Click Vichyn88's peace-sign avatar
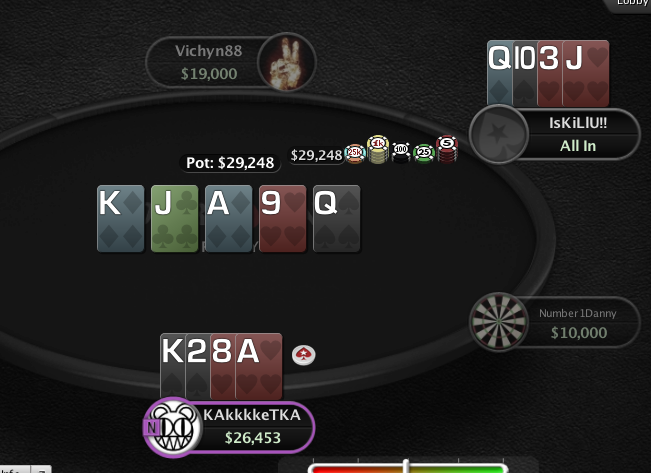The width and height of the screenshot is (651, 473). click(x=285, y=62)
